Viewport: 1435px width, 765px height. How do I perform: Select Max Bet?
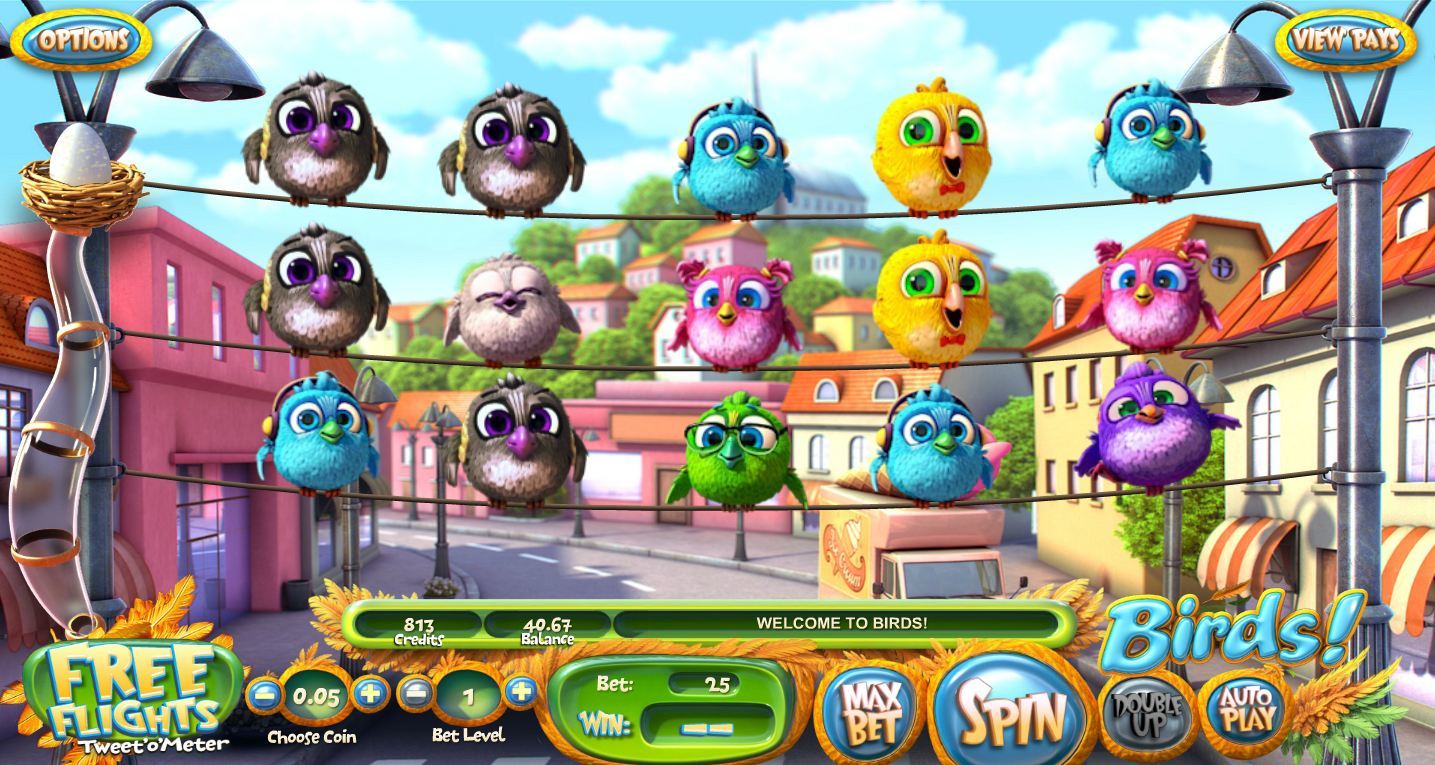(x=868, y=712)
